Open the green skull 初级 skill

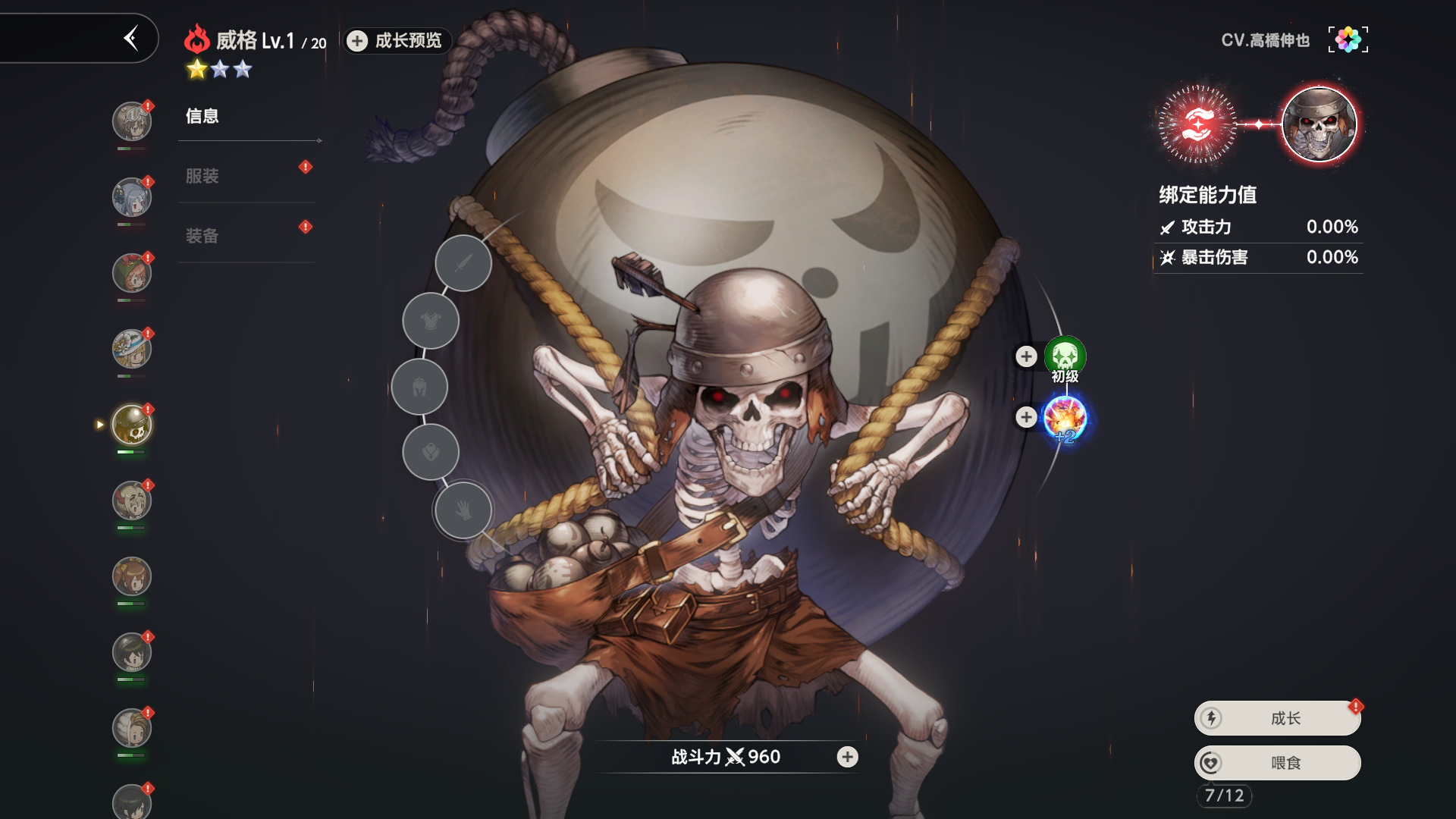pos(1065,356)
